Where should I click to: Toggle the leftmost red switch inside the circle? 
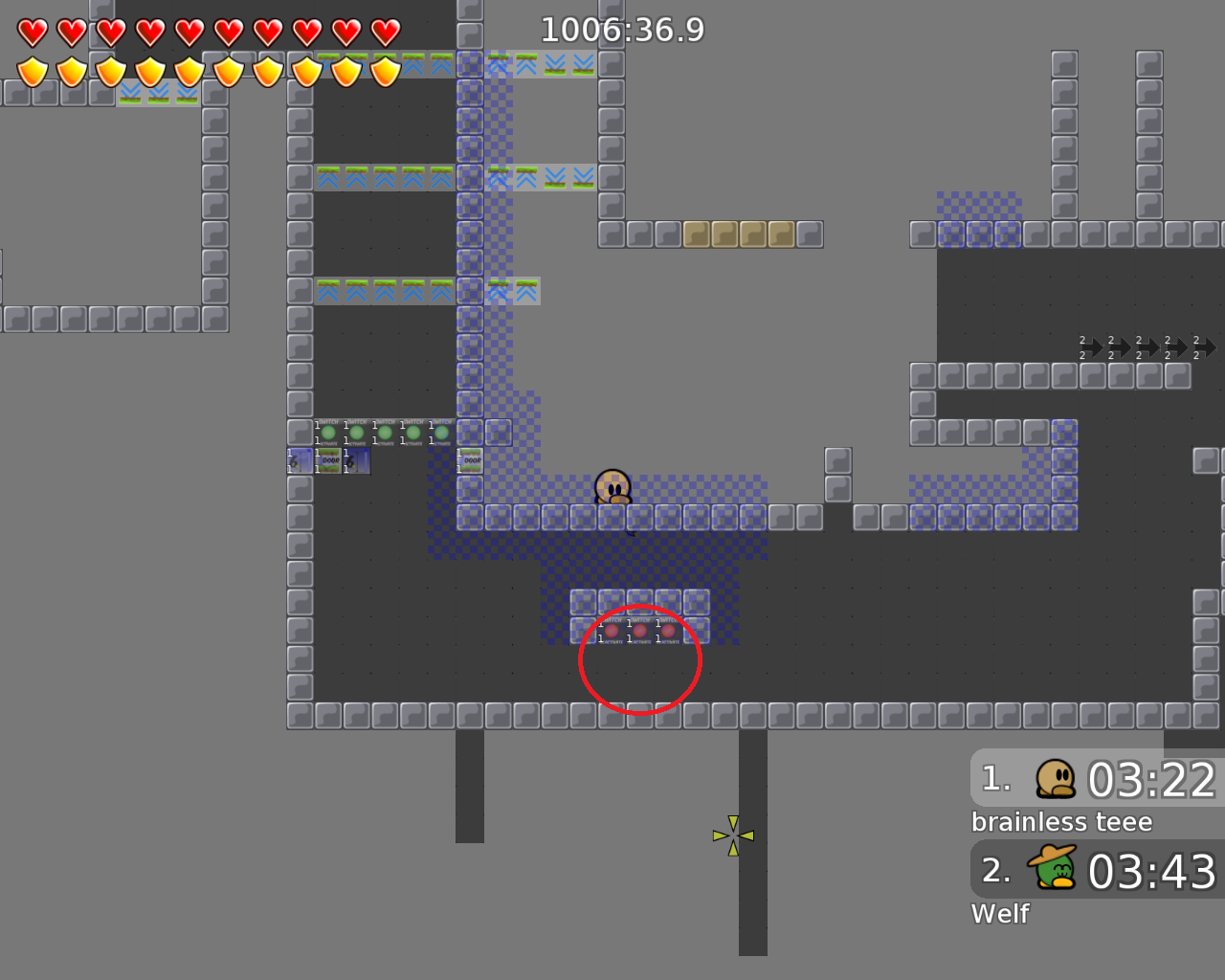click(x=612, y=632)
